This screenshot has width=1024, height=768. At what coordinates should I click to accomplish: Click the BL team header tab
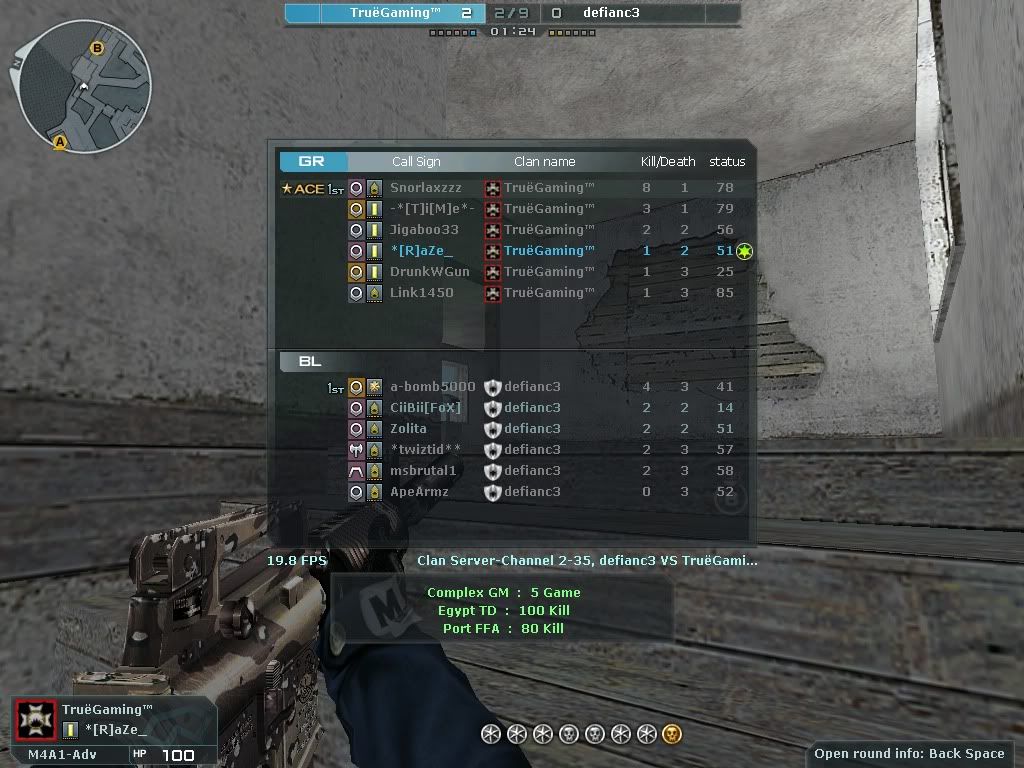310,361
